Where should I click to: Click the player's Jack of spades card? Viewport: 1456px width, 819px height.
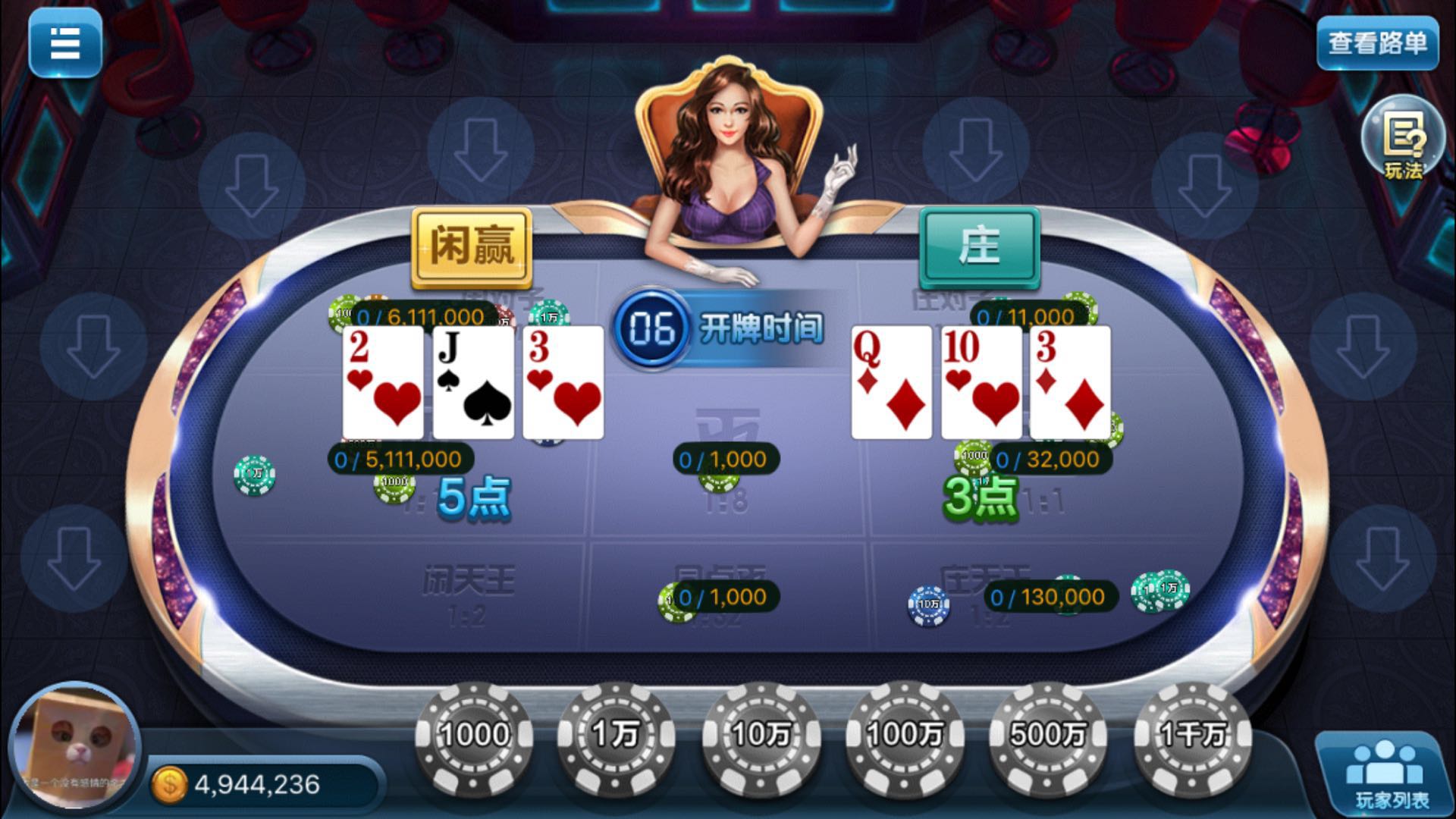474,383
